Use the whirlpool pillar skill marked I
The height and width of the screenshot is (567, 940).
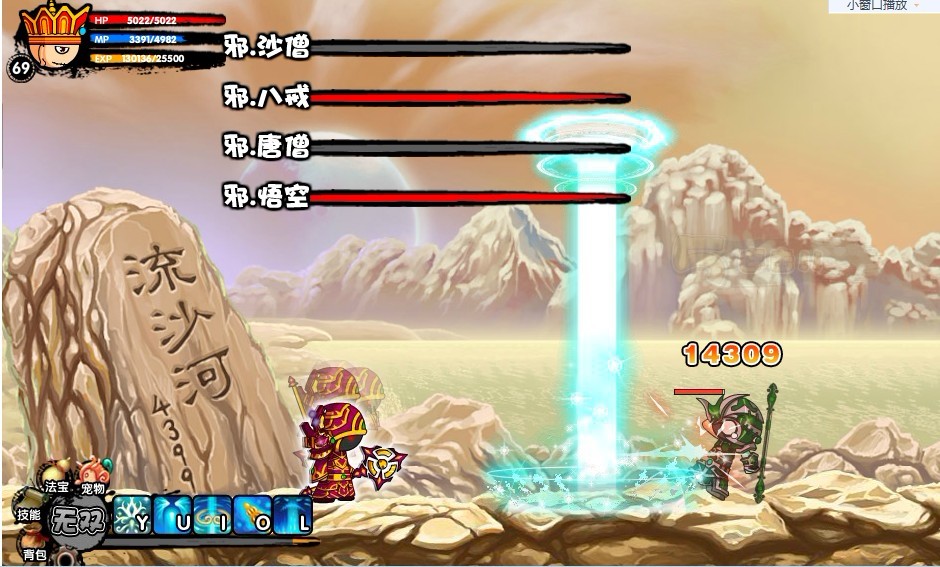[212, 514]
